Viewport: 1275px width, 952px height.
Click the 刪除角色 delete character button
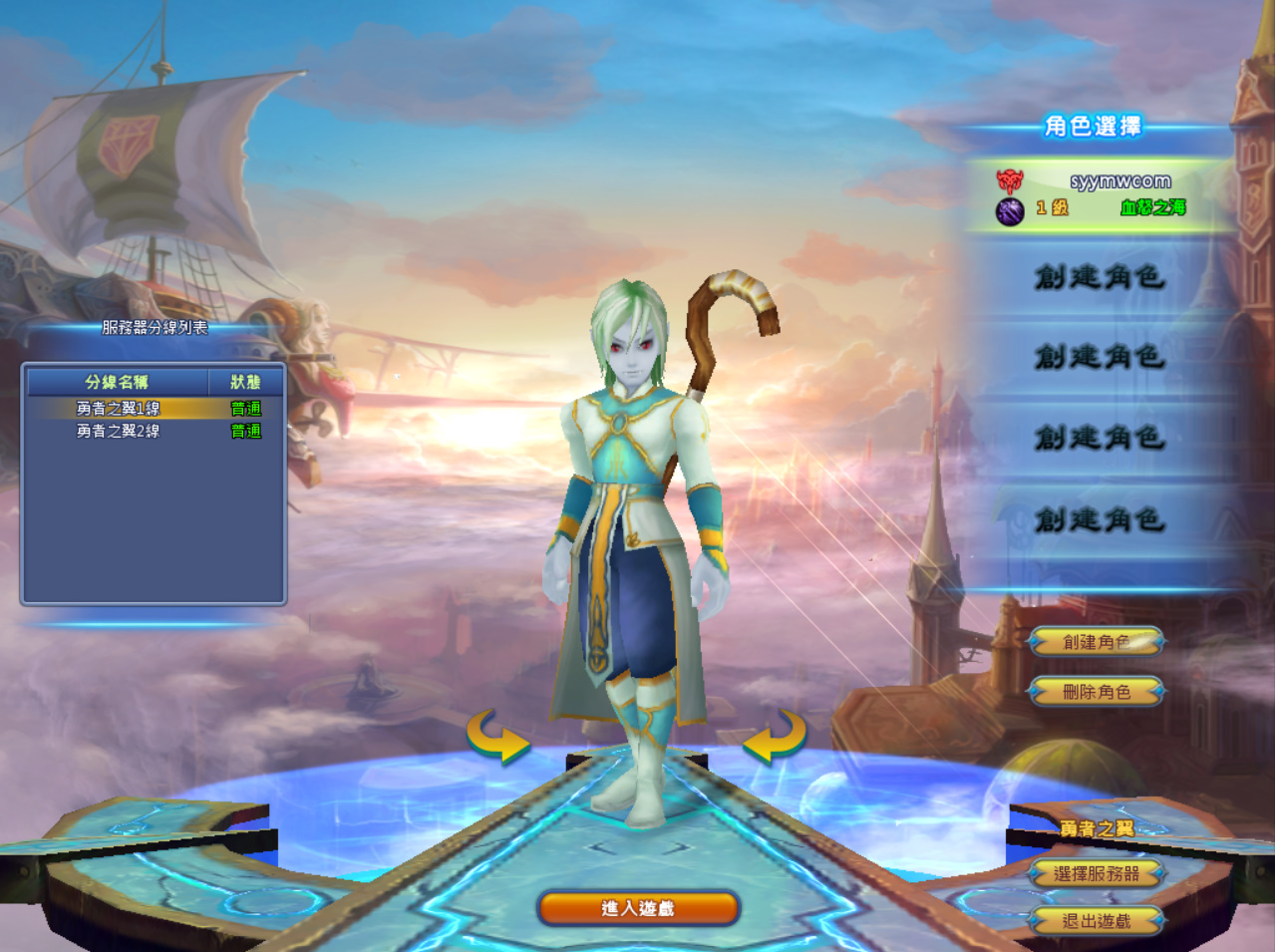click(1097, 691)
